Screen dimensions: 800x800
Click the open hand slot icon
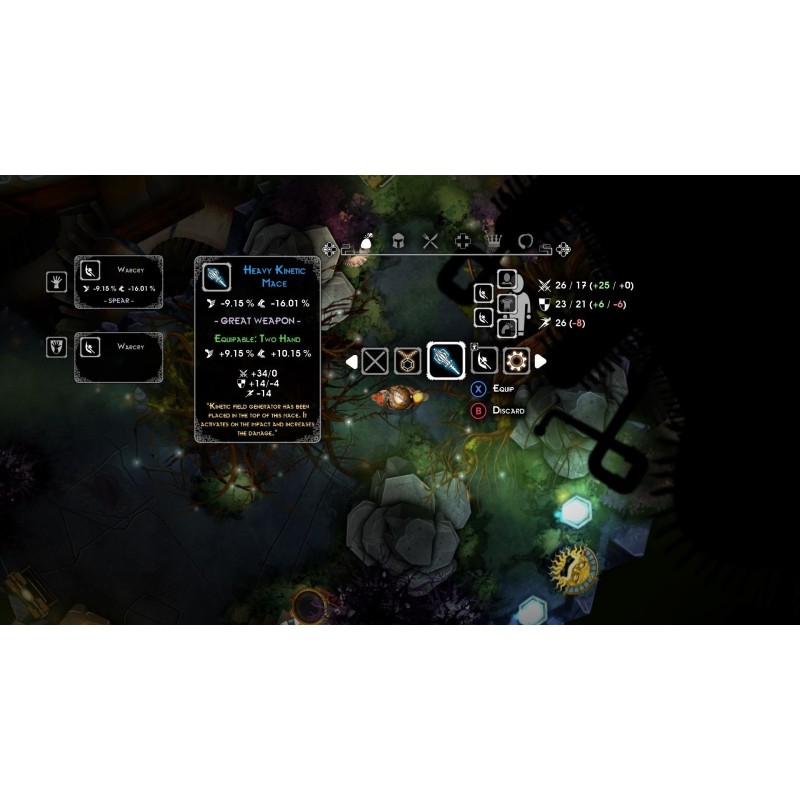coord(56,281)
